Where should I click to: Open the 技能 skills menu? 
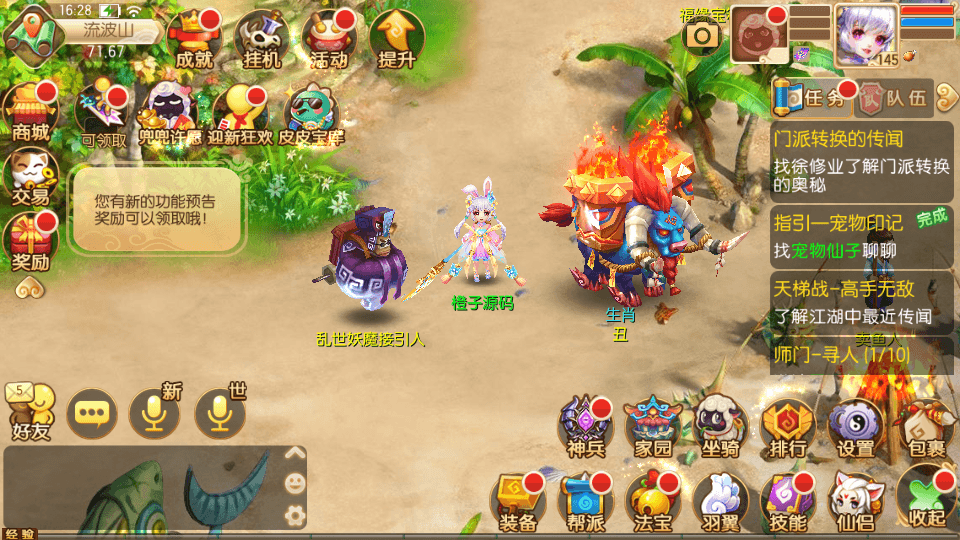(788, 500)
